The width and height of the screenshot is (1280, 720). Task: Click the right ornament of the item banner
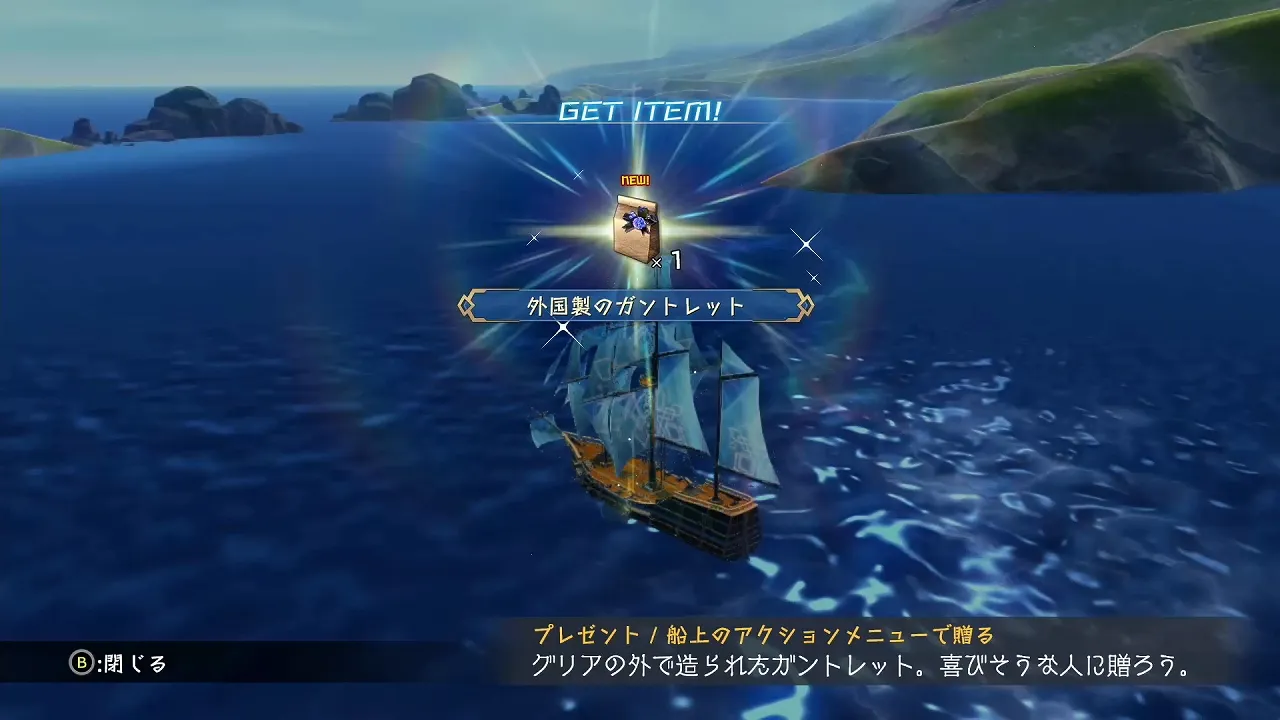[806, 303]
